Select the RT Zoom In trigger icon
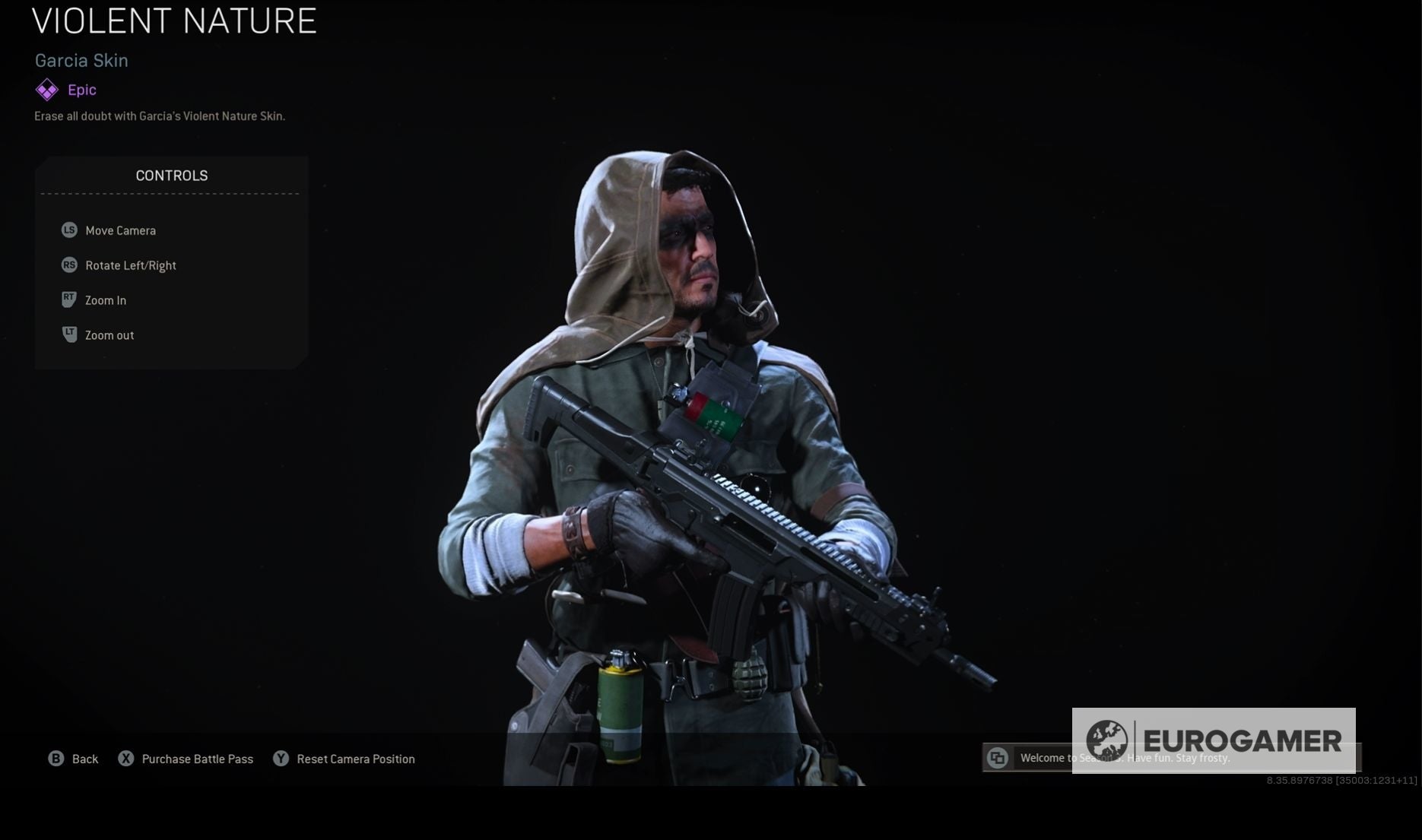Image resolution: width=1422 pixels, height=840 pixels. coord(69,300)
